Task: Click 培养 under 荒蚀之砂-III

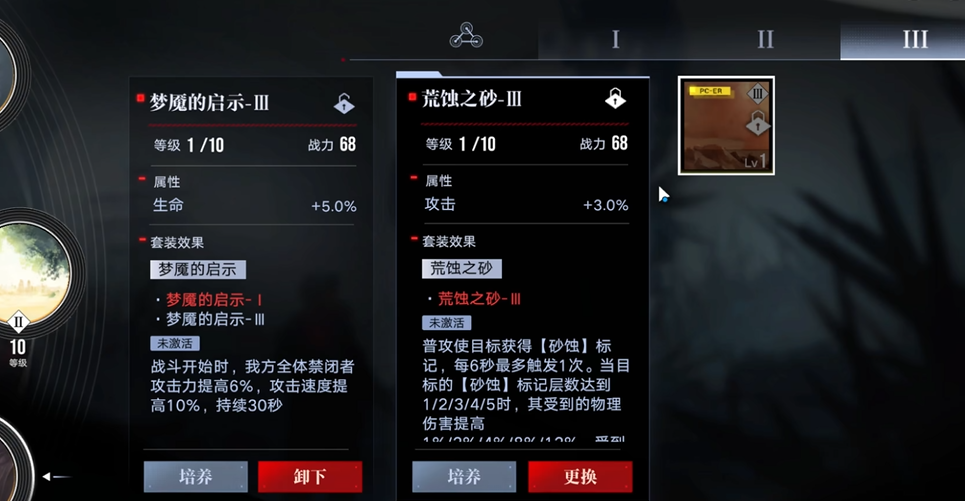Action: coord(464,477)
